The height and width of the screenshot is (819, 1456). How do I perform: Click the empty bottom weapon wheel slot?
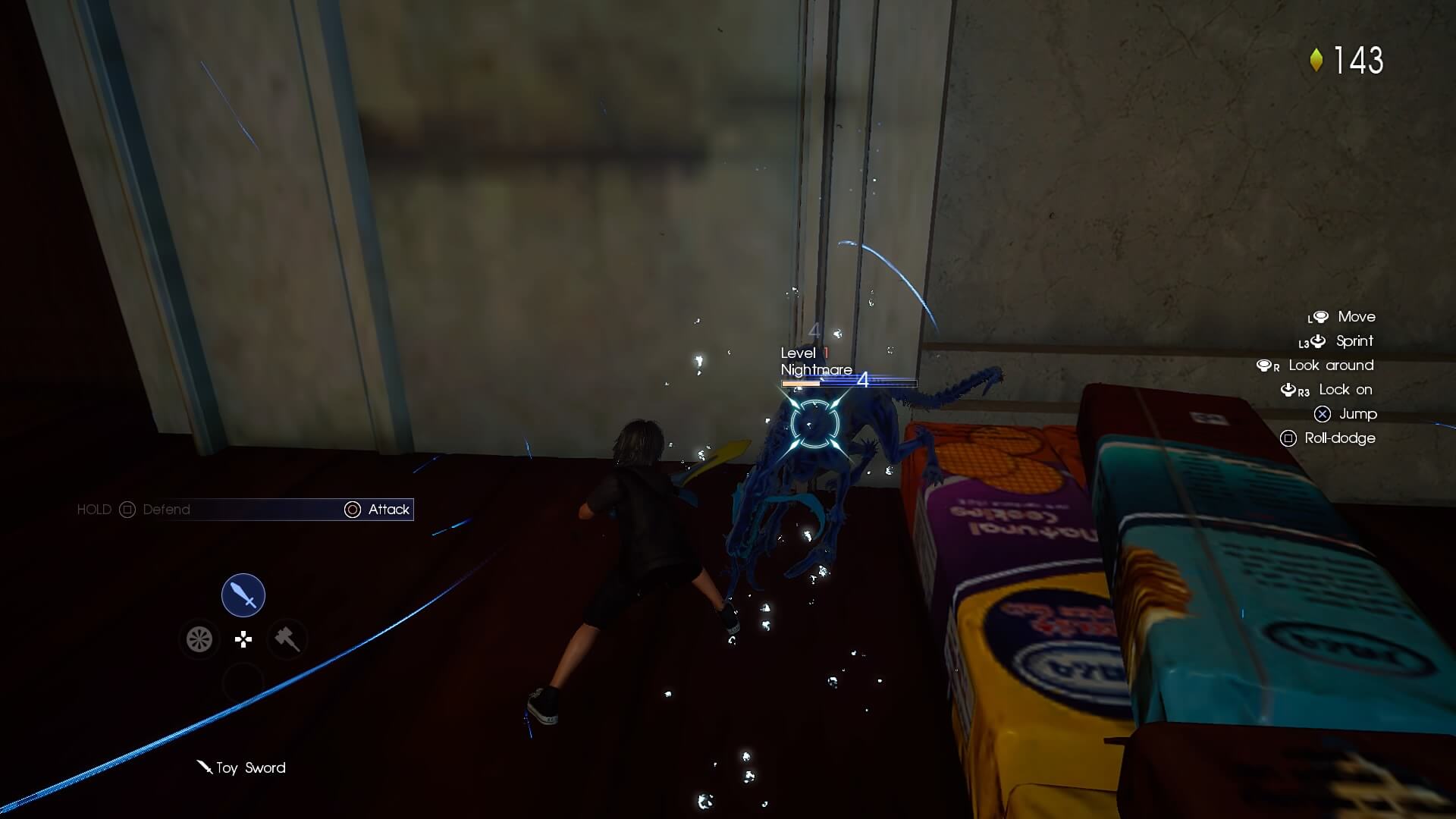pyautogui.click(x=243, y=682)
